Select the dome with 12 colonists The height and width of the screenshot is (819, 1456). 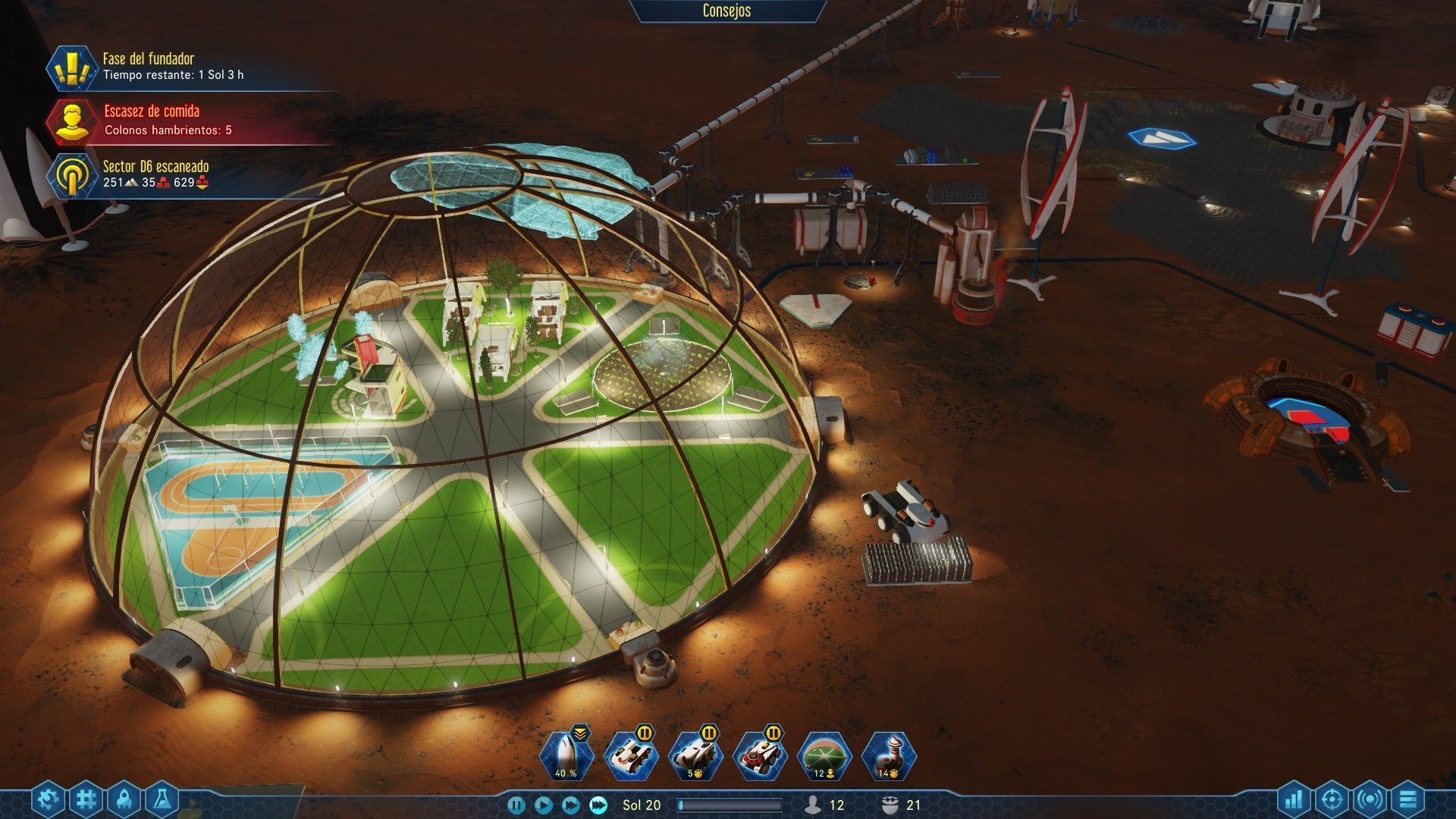[824, 758]
